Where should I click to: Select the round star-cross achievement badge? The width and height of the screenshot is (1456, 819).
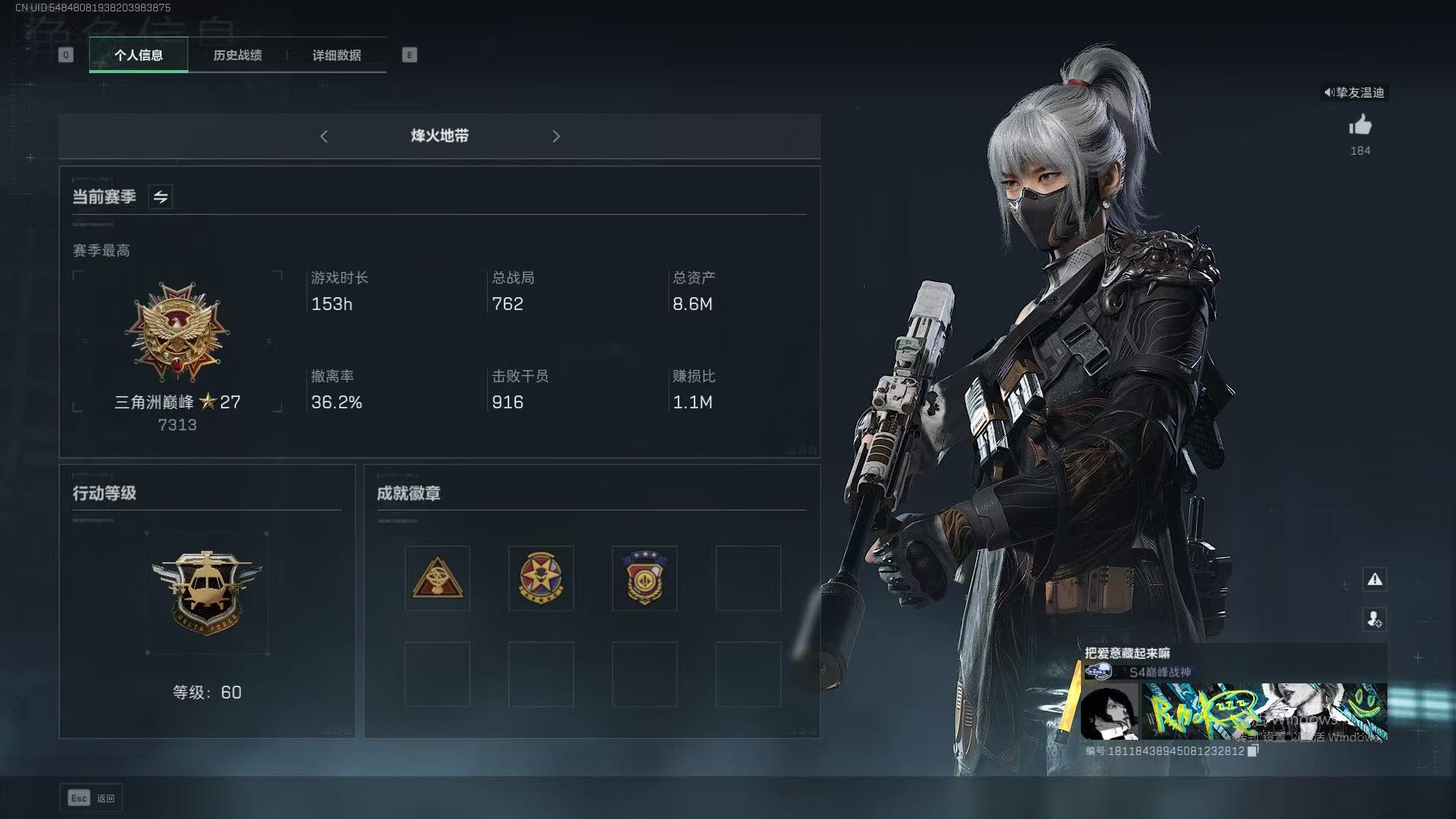pos(540,578)
